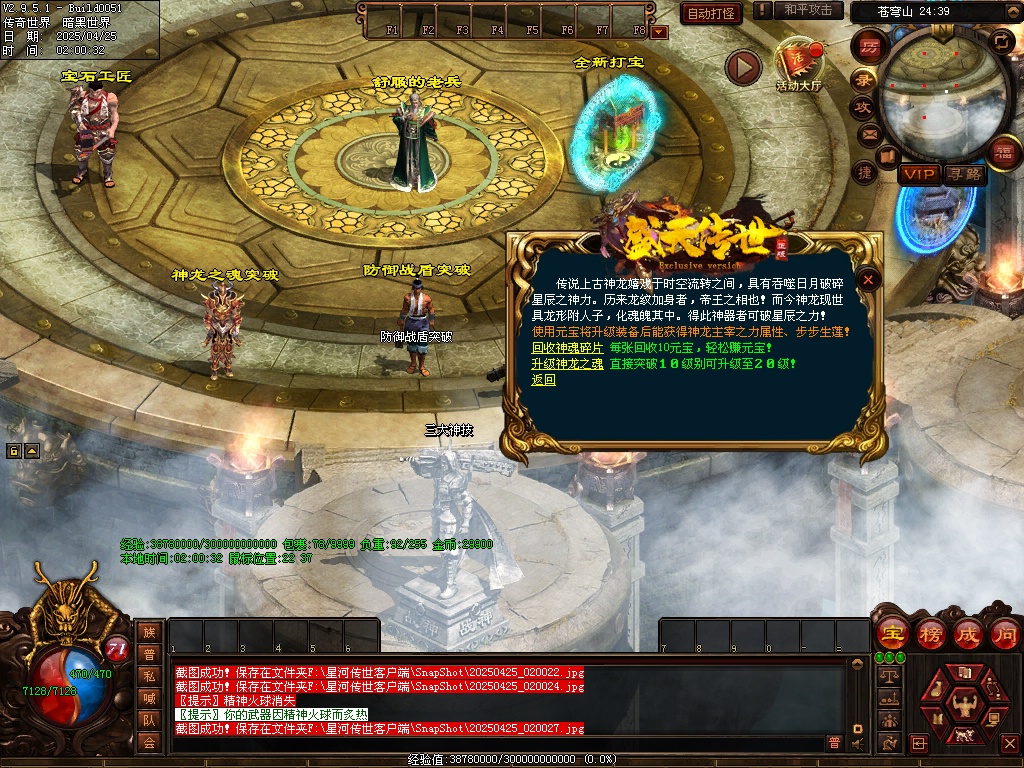Activate the 寻路 pathfinding button
This screenshot has height=768, width=1024.
[964, 174]
